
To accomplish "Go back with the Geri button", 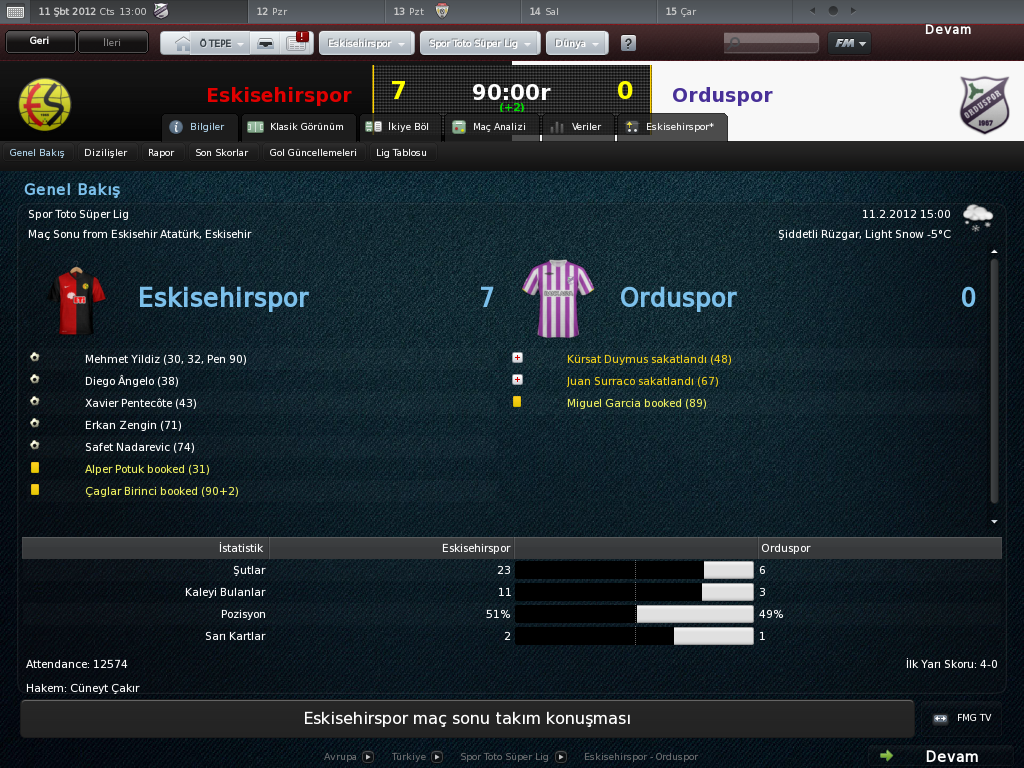I will point(40,43).
